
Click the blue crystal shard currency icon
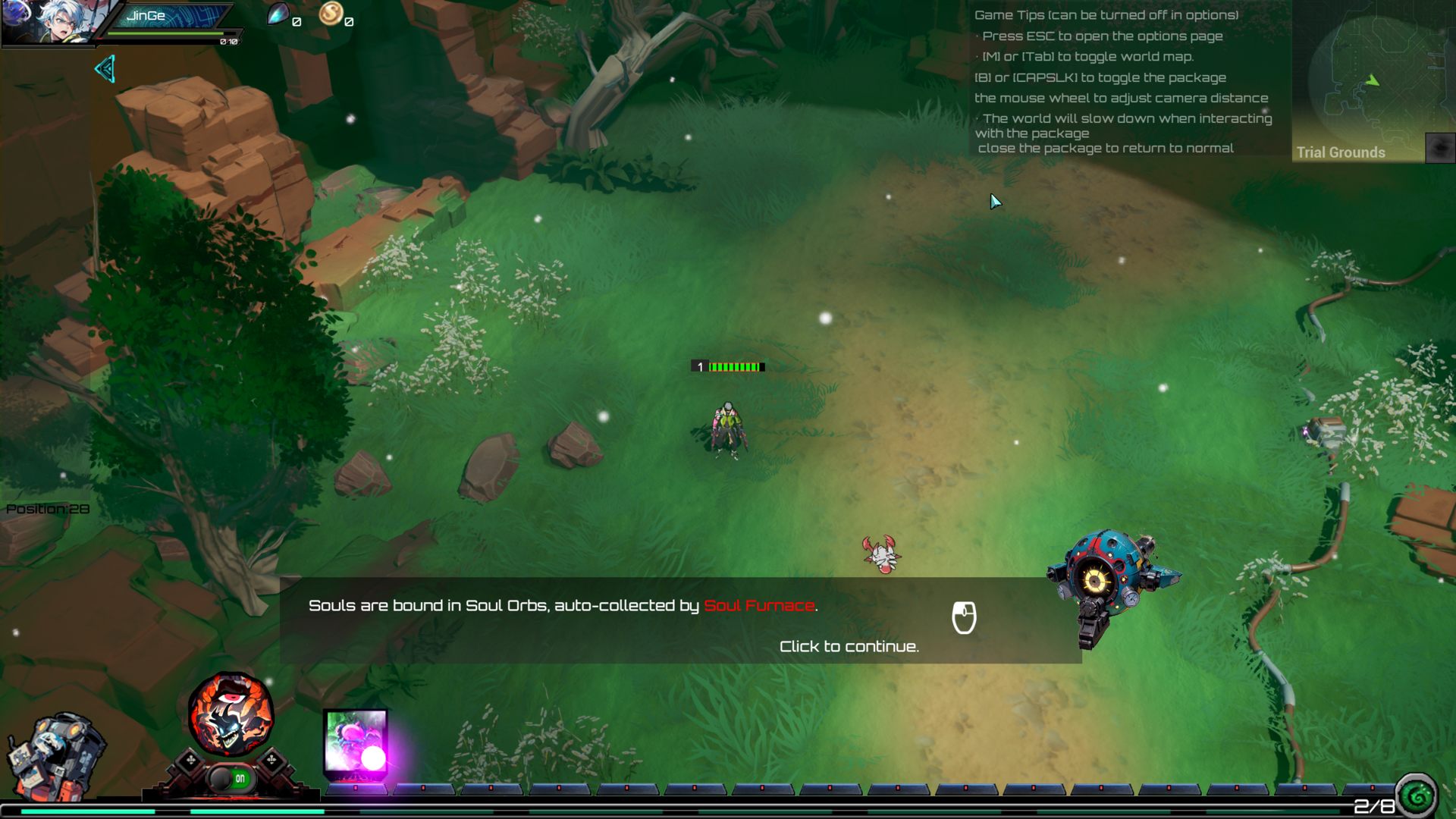pos(278,14)
